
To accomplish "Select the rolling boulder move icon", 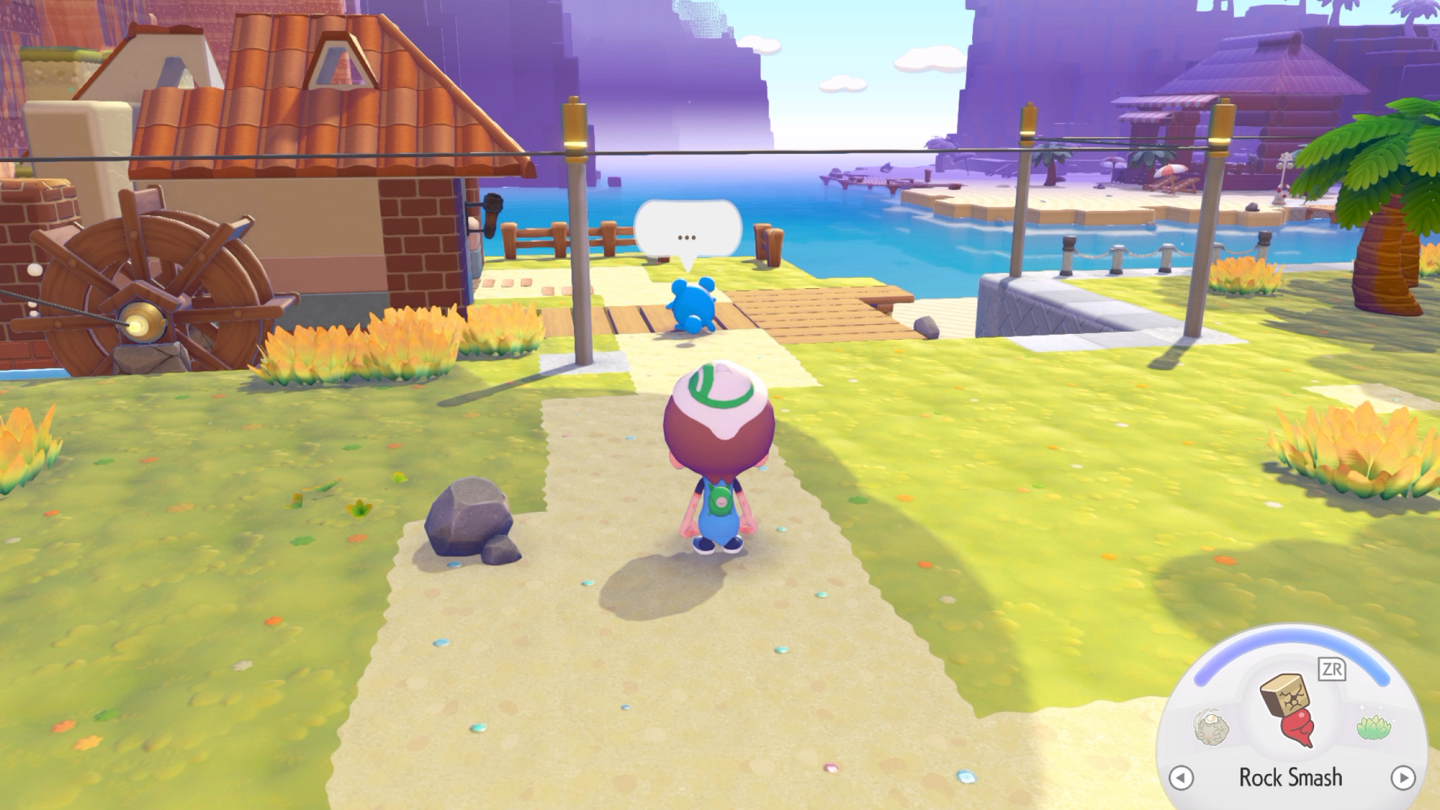I will coord(1211,727).
